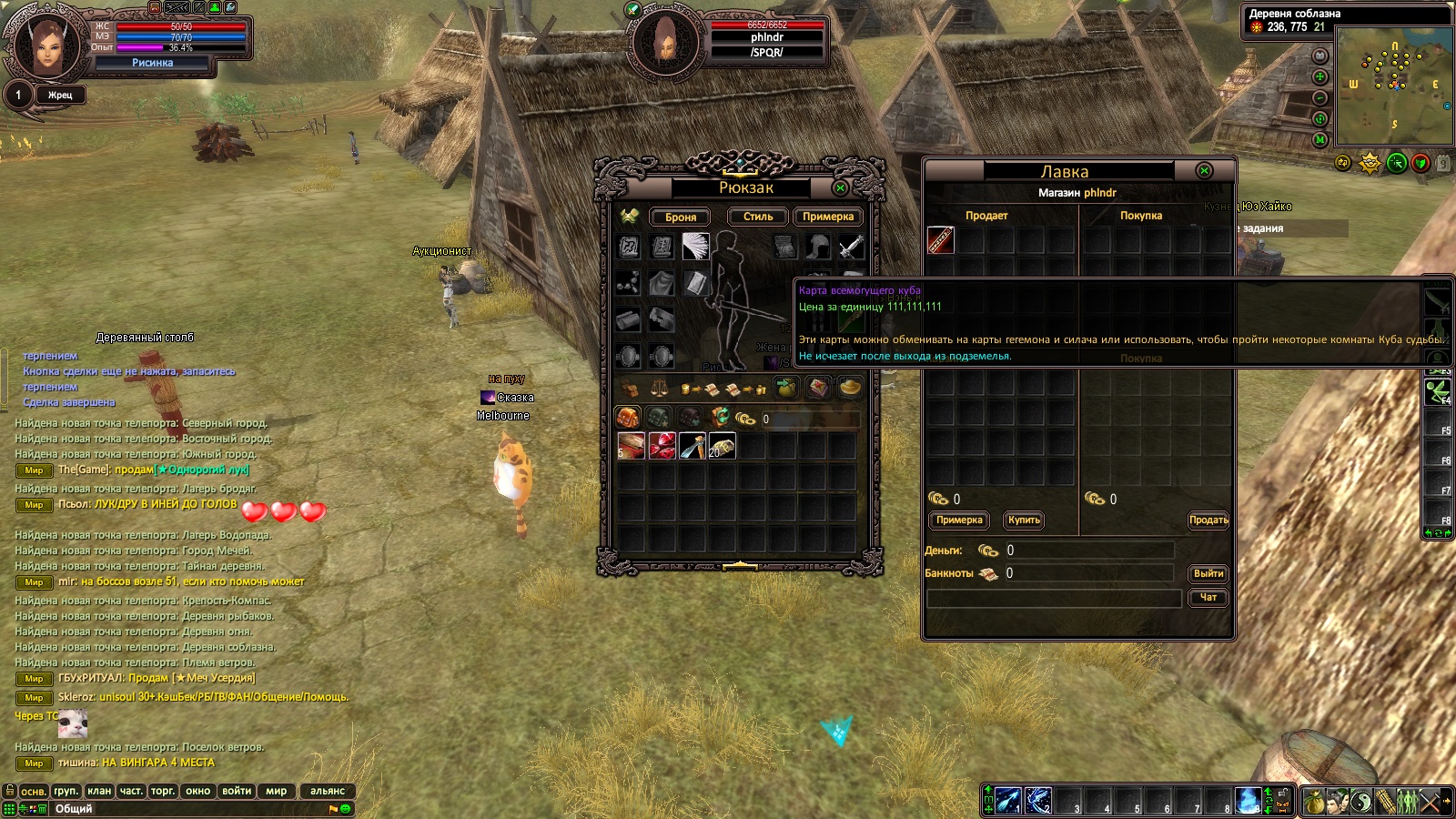Open the Броня armor tab
The image size is (1456, 819).
pyautogui.click(x=681, y=217)
